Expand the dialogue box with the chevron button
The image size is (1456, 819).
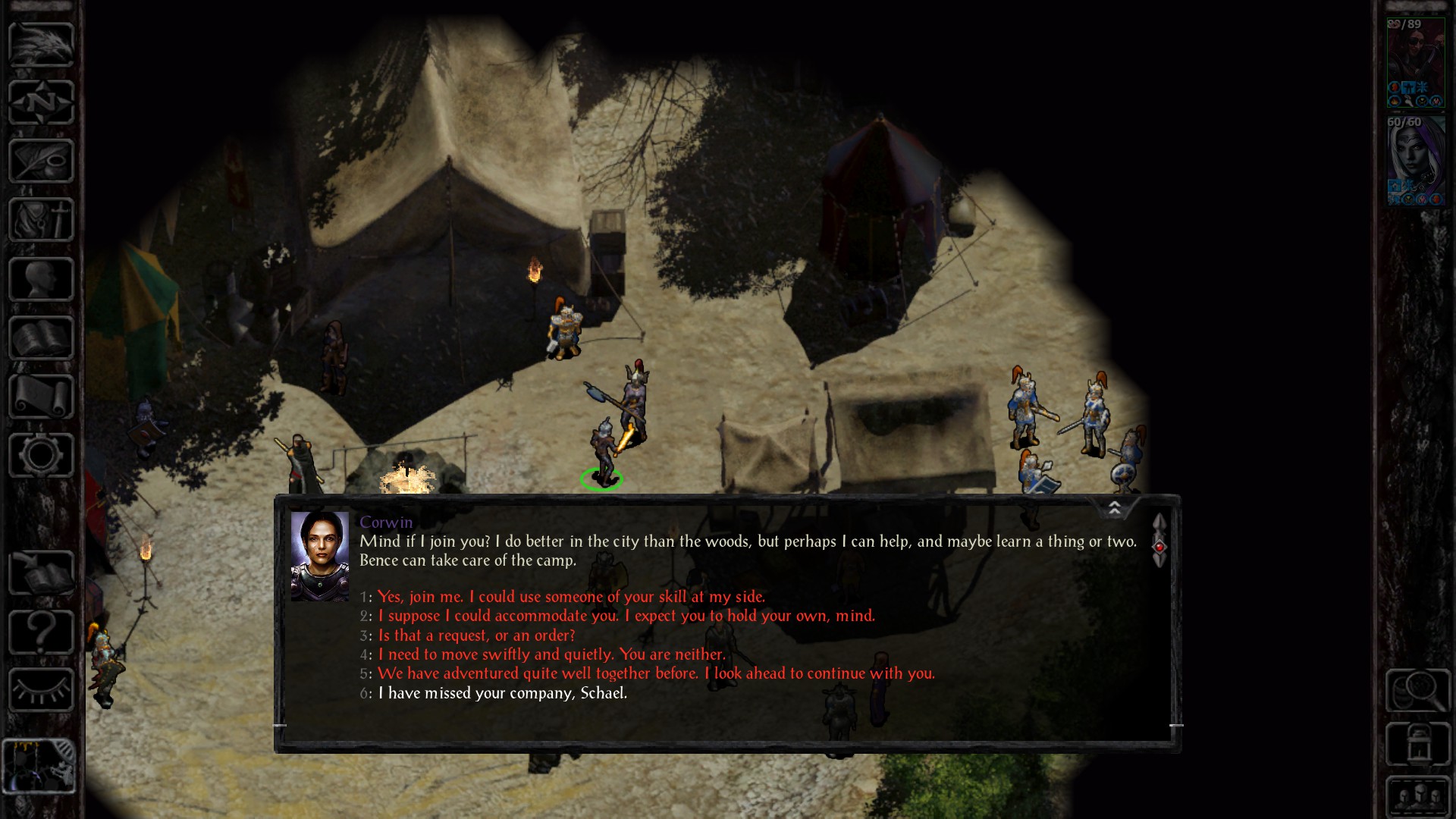pos(1115,508)
